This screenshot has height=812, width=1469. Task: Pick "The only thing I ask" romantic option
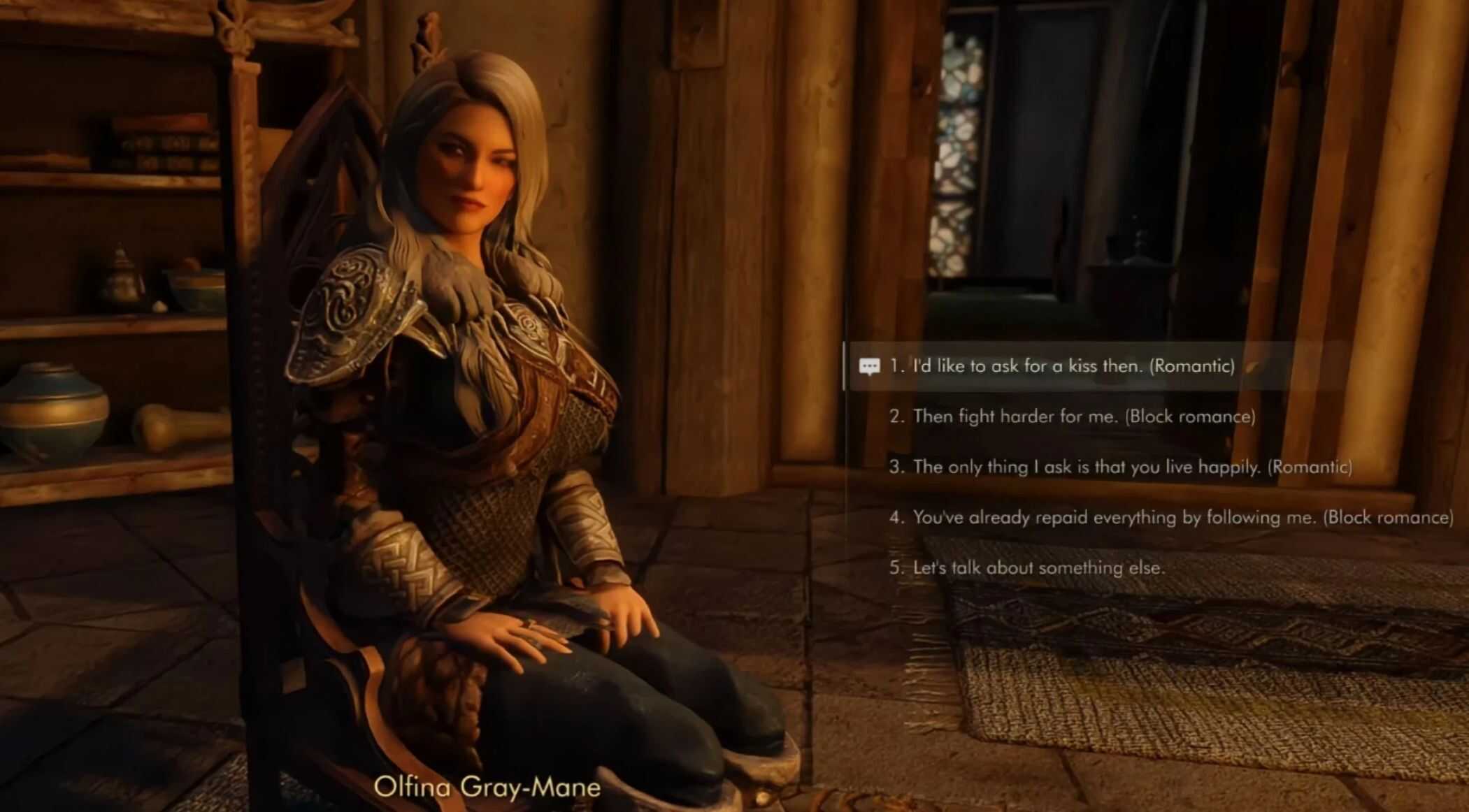coord(1119,467)
